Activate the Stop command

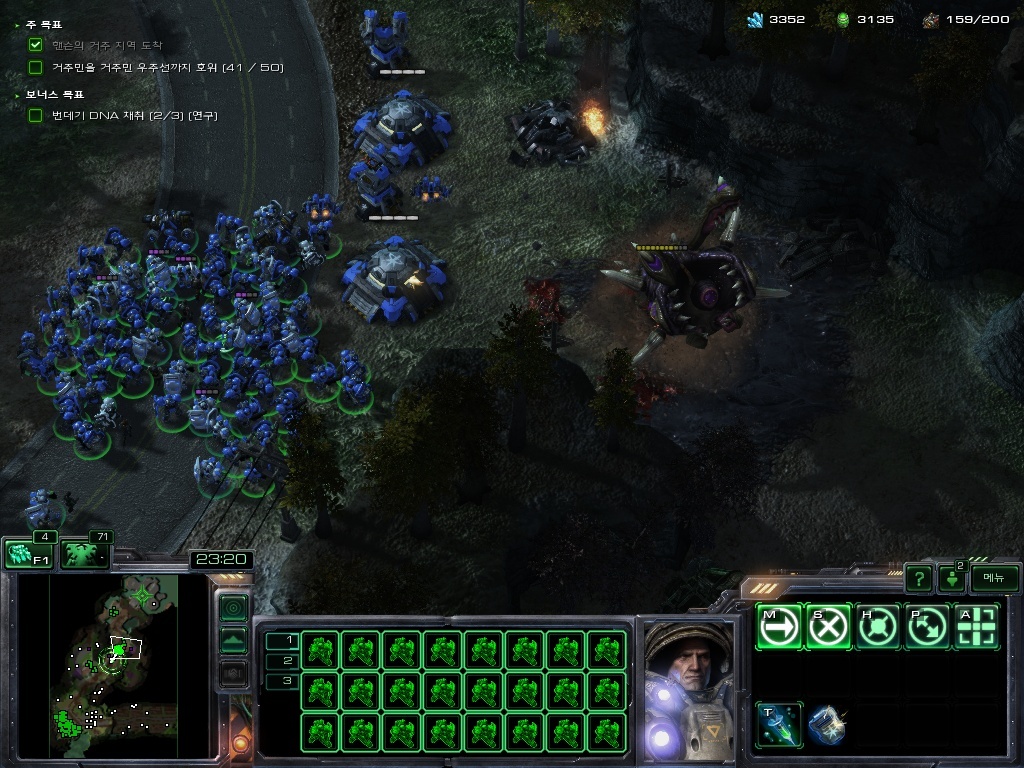point(828,627)
